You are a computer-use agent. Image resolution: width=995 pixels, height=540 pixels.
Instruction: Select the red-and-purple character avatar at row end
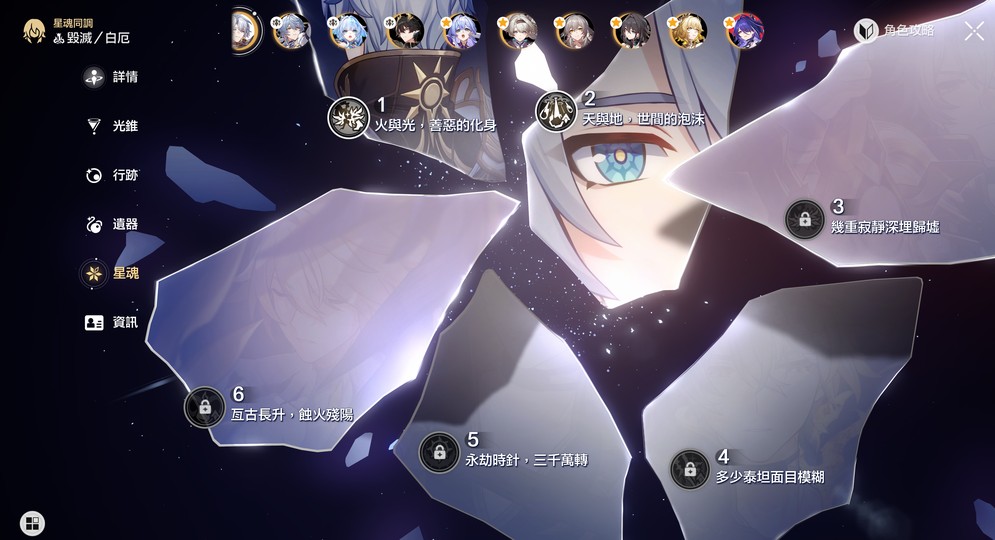(745, 32)
